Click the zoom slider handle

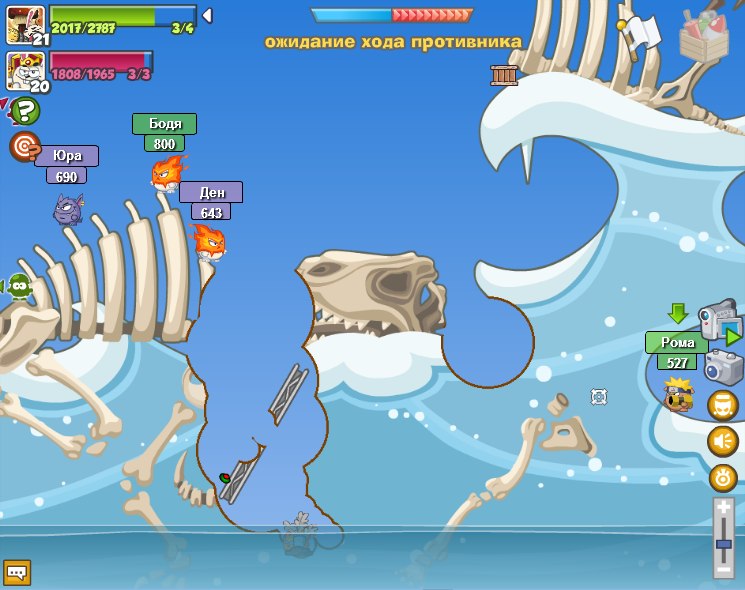[x=724, y=543]
